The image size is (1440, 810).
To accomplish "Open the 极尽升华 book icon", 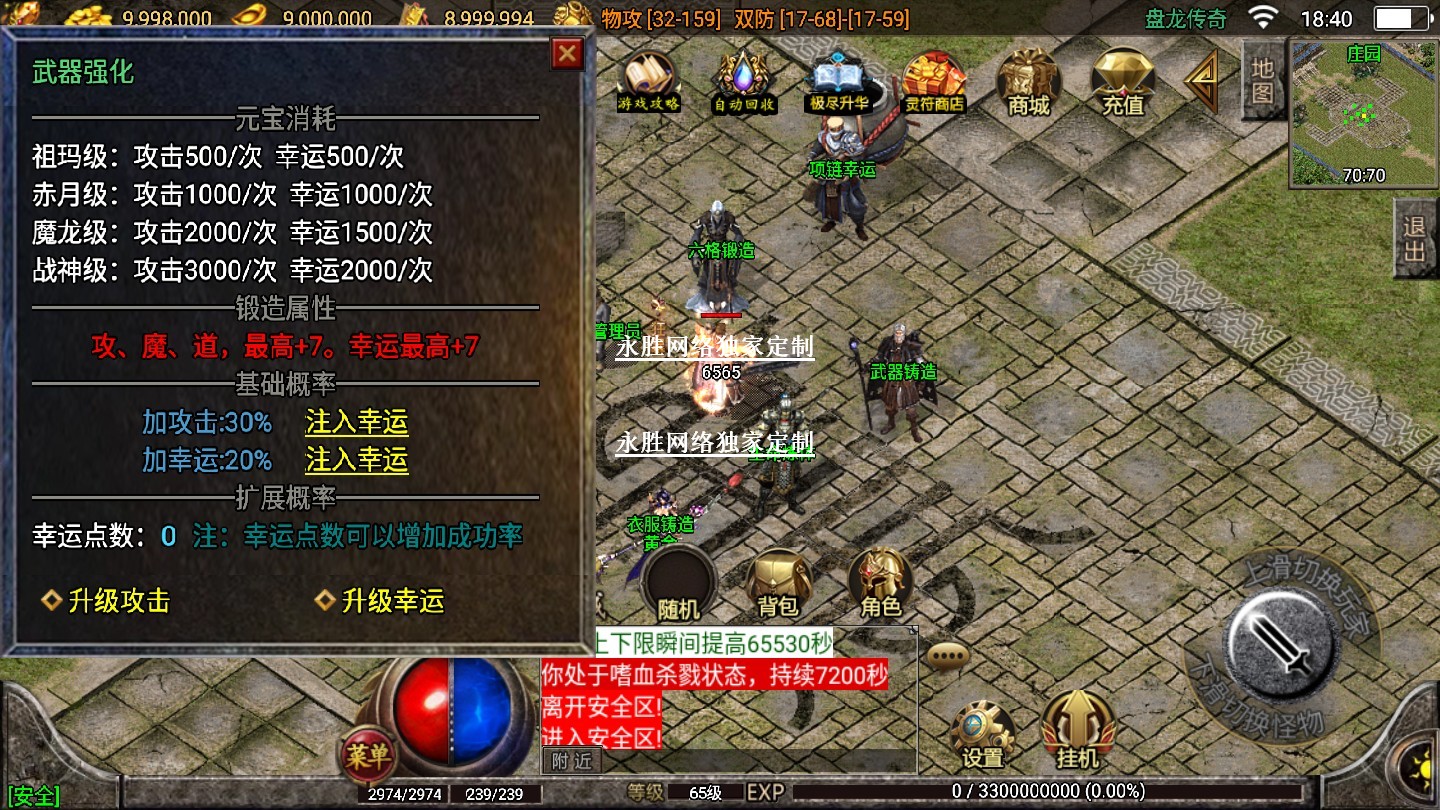I will tap(838, 81).
